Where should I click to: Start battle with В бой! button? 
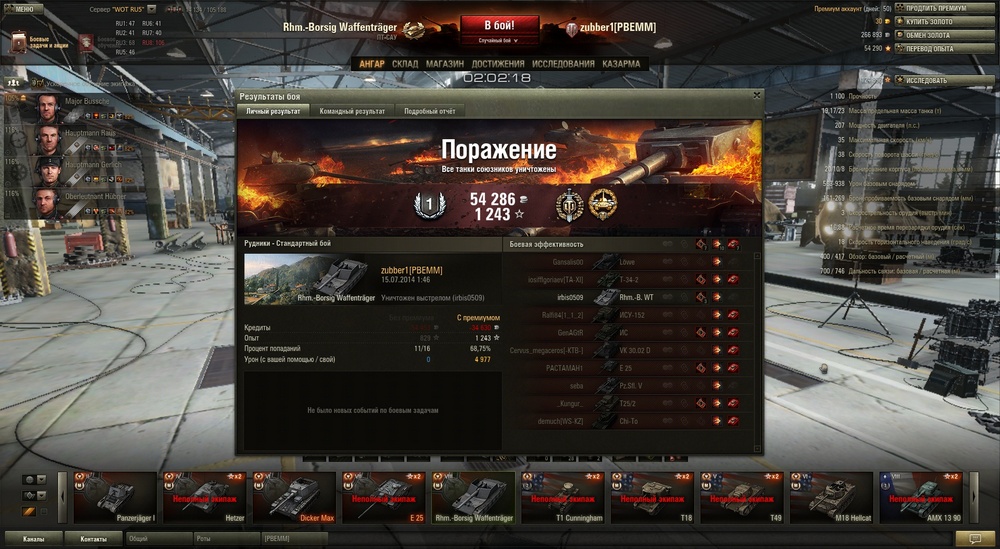point(500,25)
